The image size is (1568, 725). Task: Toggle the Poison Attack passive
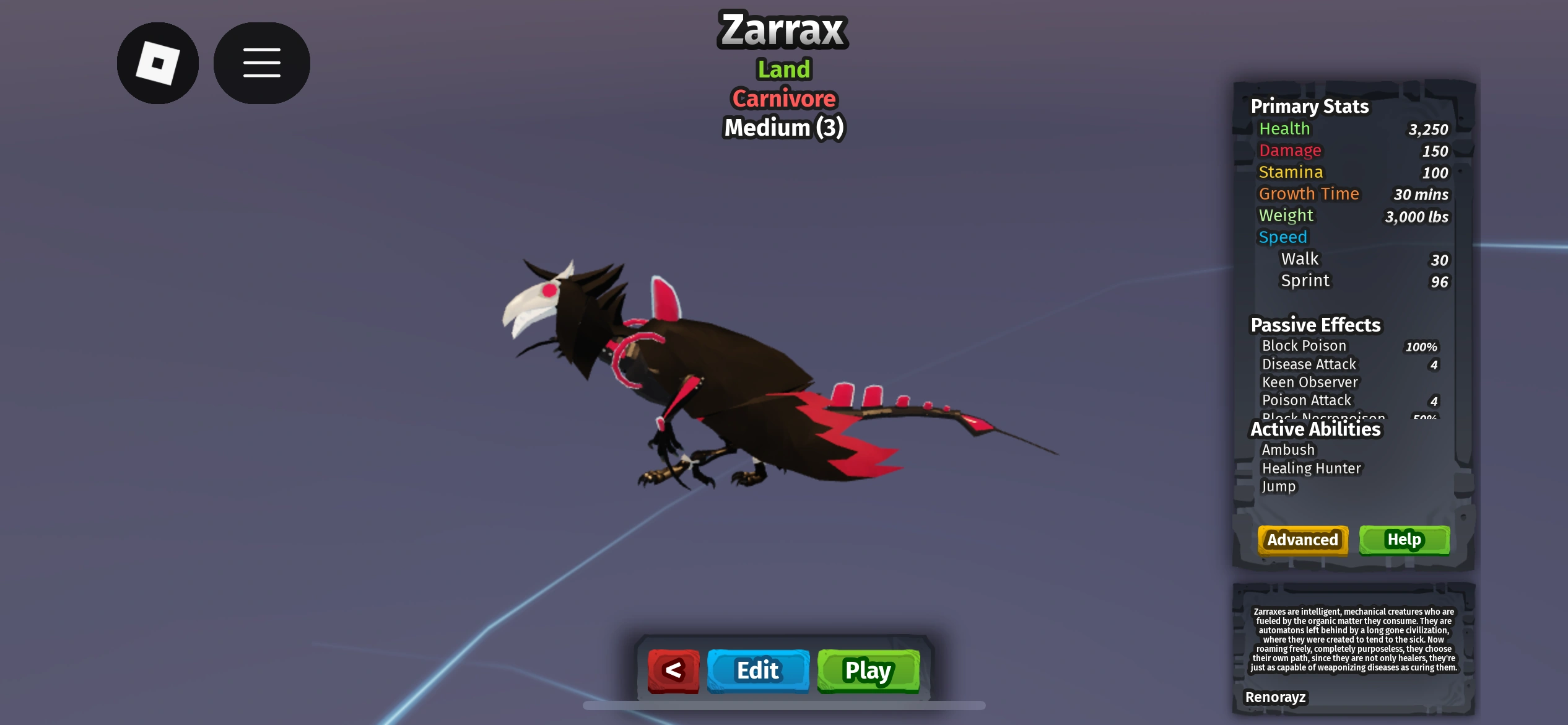(1307, 400)
